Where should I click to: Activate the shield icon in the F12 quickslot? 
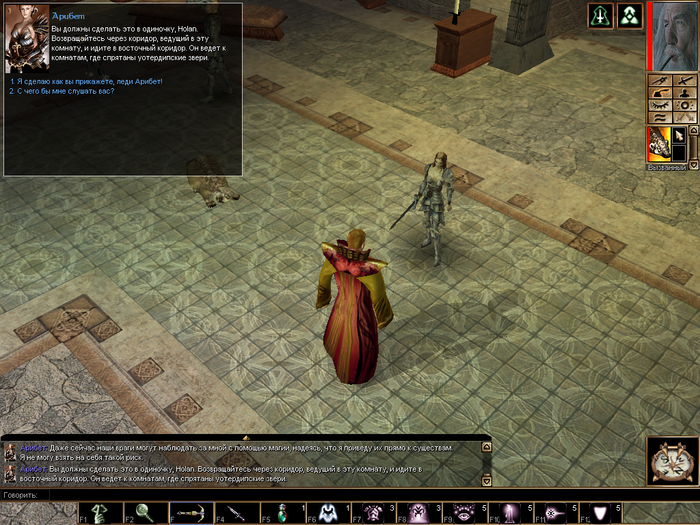[600, 513]
